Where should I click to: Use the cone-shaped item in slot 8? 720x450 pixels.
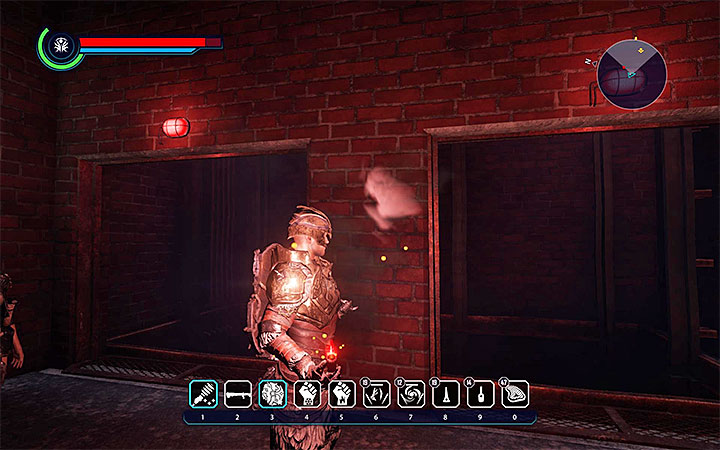click(445, 393)
